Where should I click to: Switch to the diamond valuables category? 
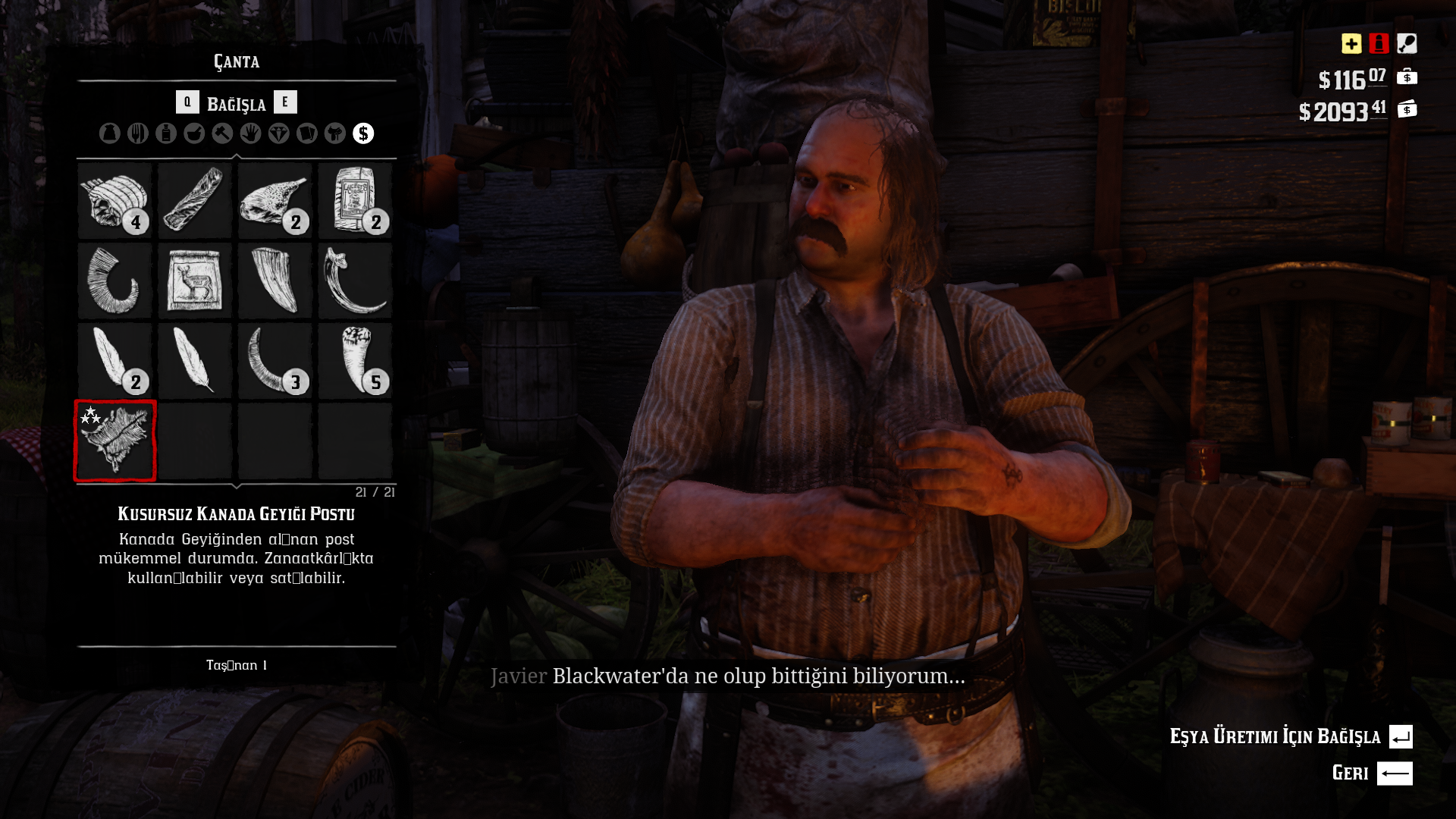point(278,133)
